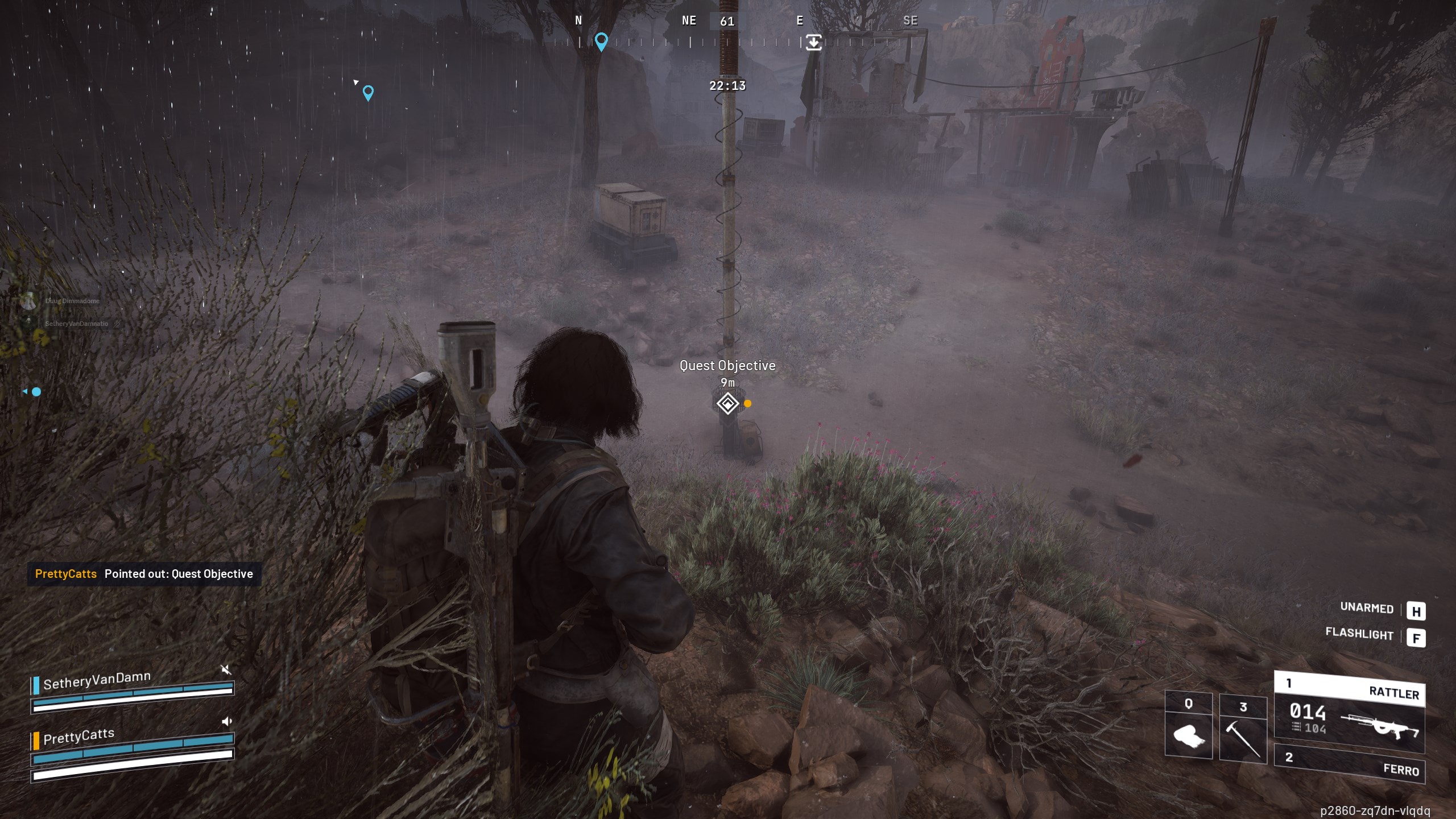Switch to the Ferro weapon slot
This screenshot has height=819, width=1456.
[x=1349, y=763]
